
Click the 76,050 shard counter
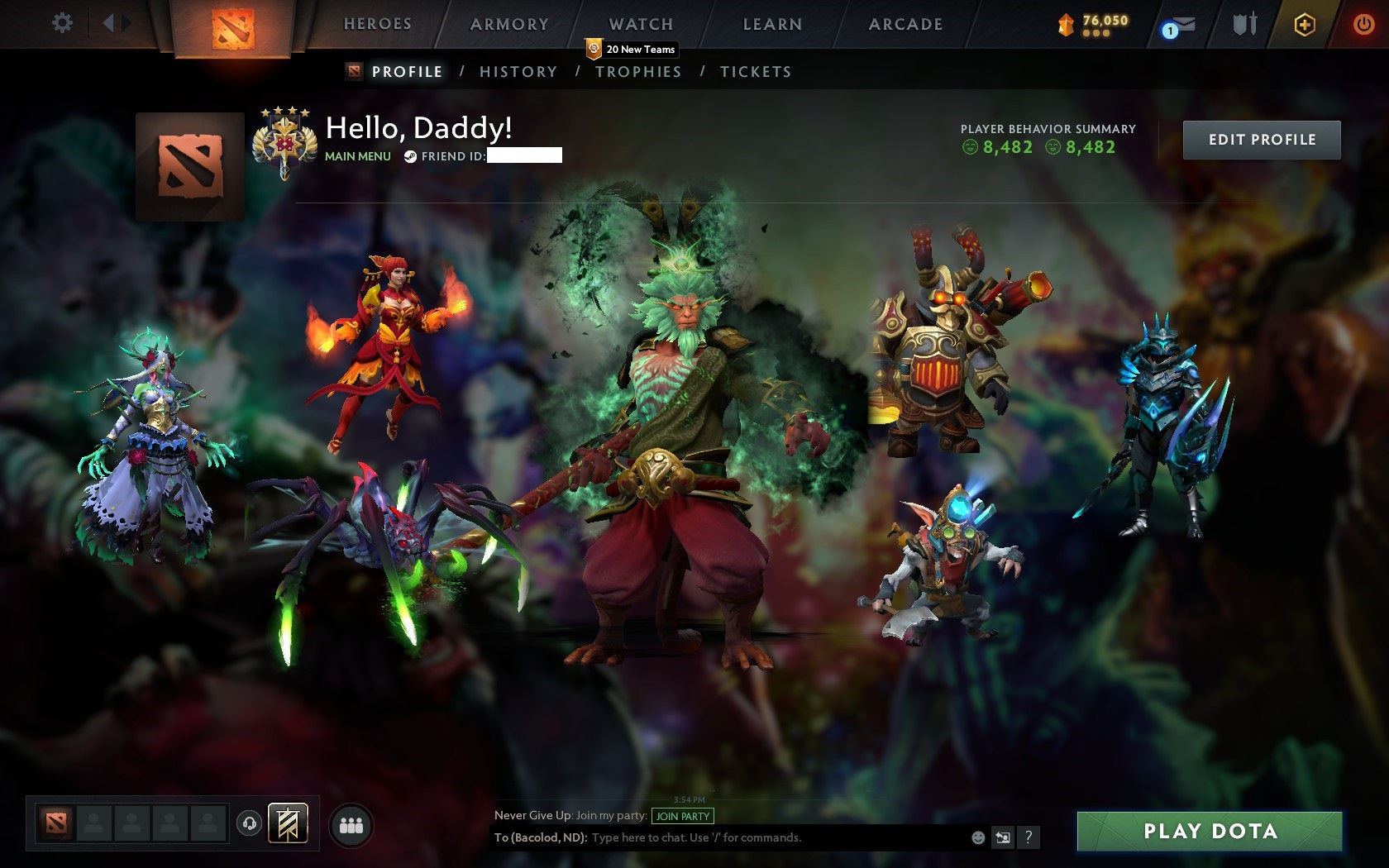point(1105,20)
